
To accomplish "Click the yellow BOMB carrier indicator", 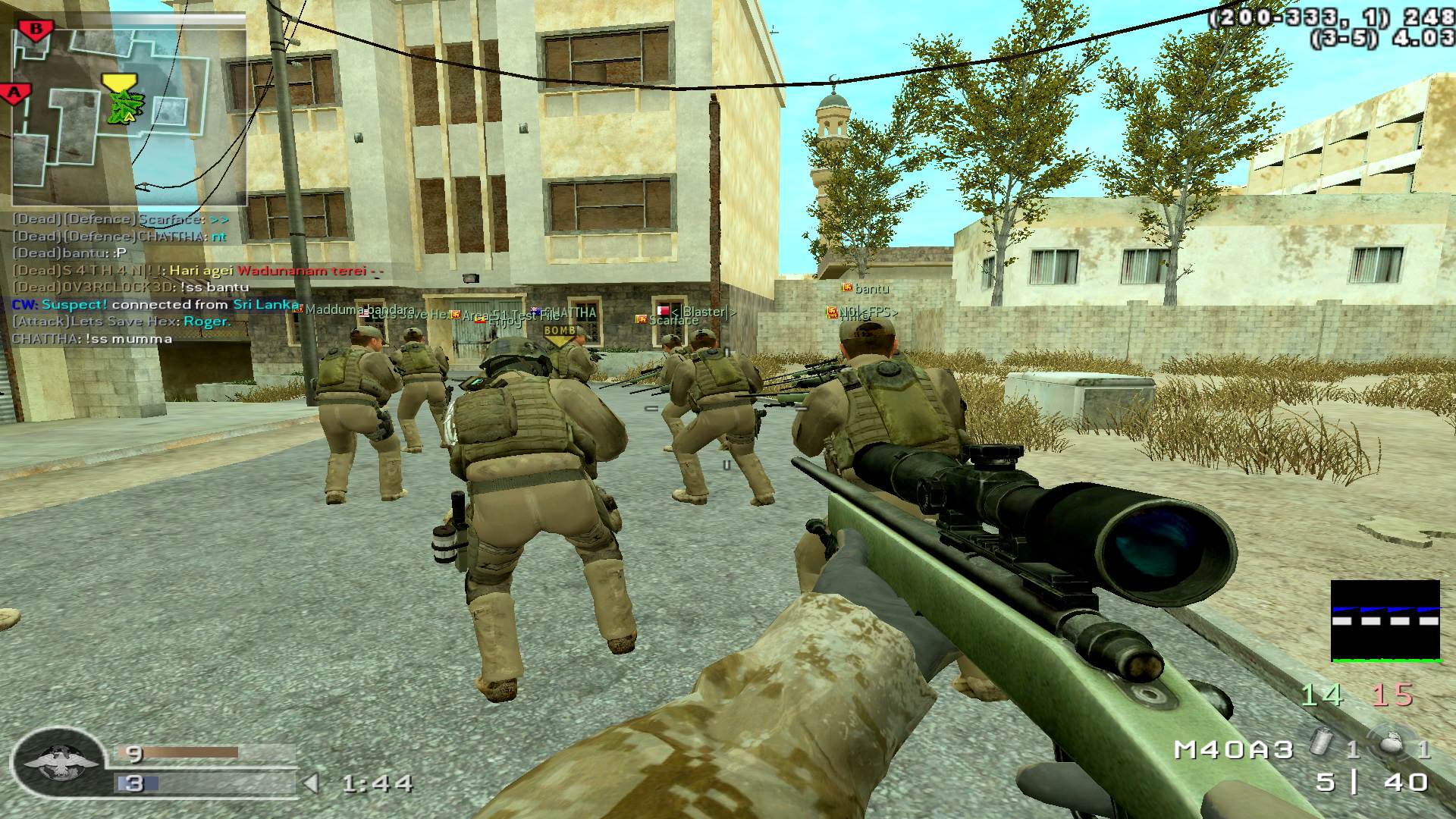I will (560, 332).
